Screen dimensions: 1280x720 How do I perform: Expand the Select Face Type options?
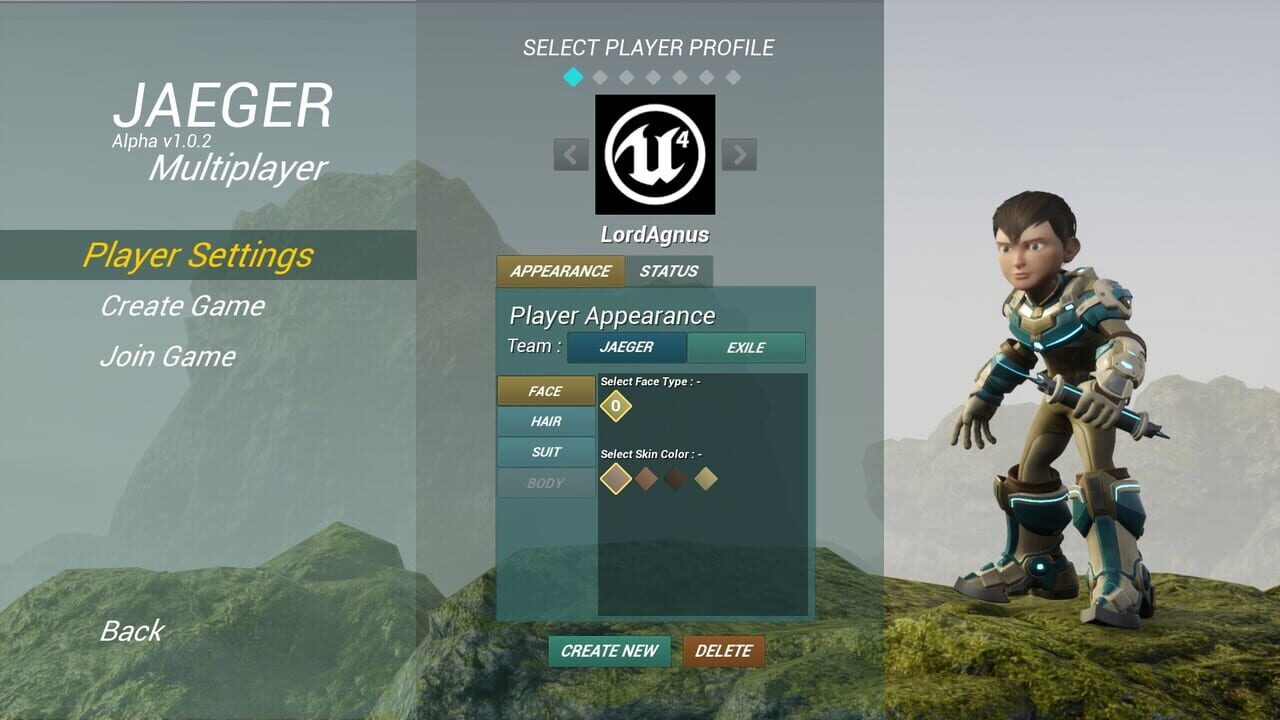(x=651, y=383)
